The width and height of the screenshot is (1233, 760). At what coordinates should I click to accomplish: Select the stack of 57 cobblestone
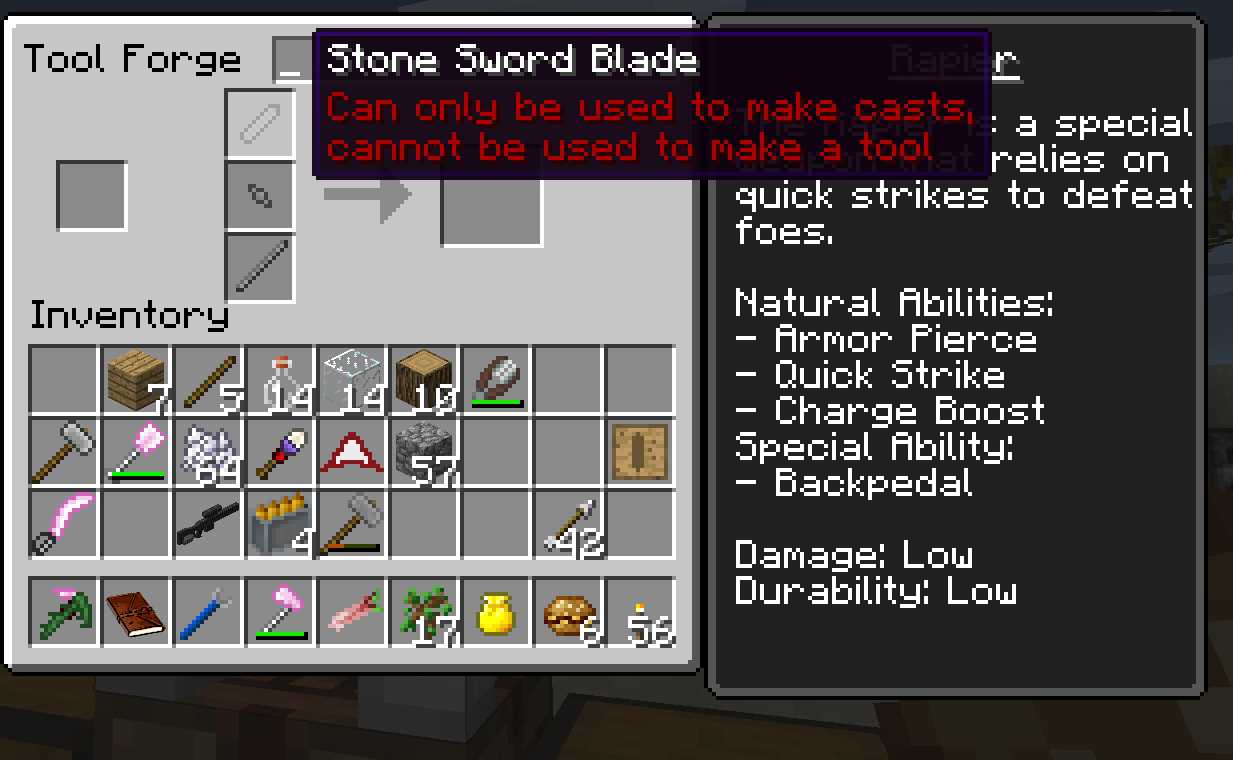(x=424, y=452)
